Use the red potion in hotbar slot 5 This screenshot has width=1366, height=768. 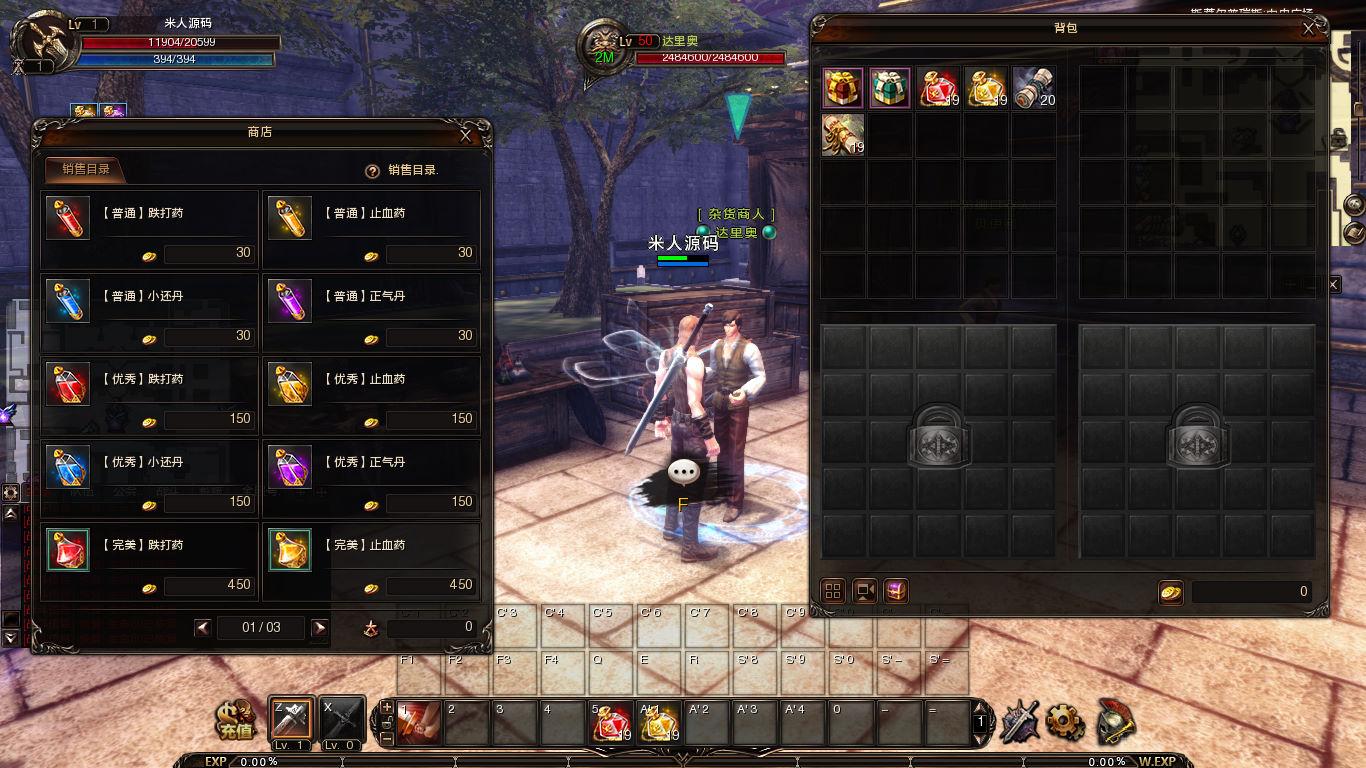click(x=610, y=723)
